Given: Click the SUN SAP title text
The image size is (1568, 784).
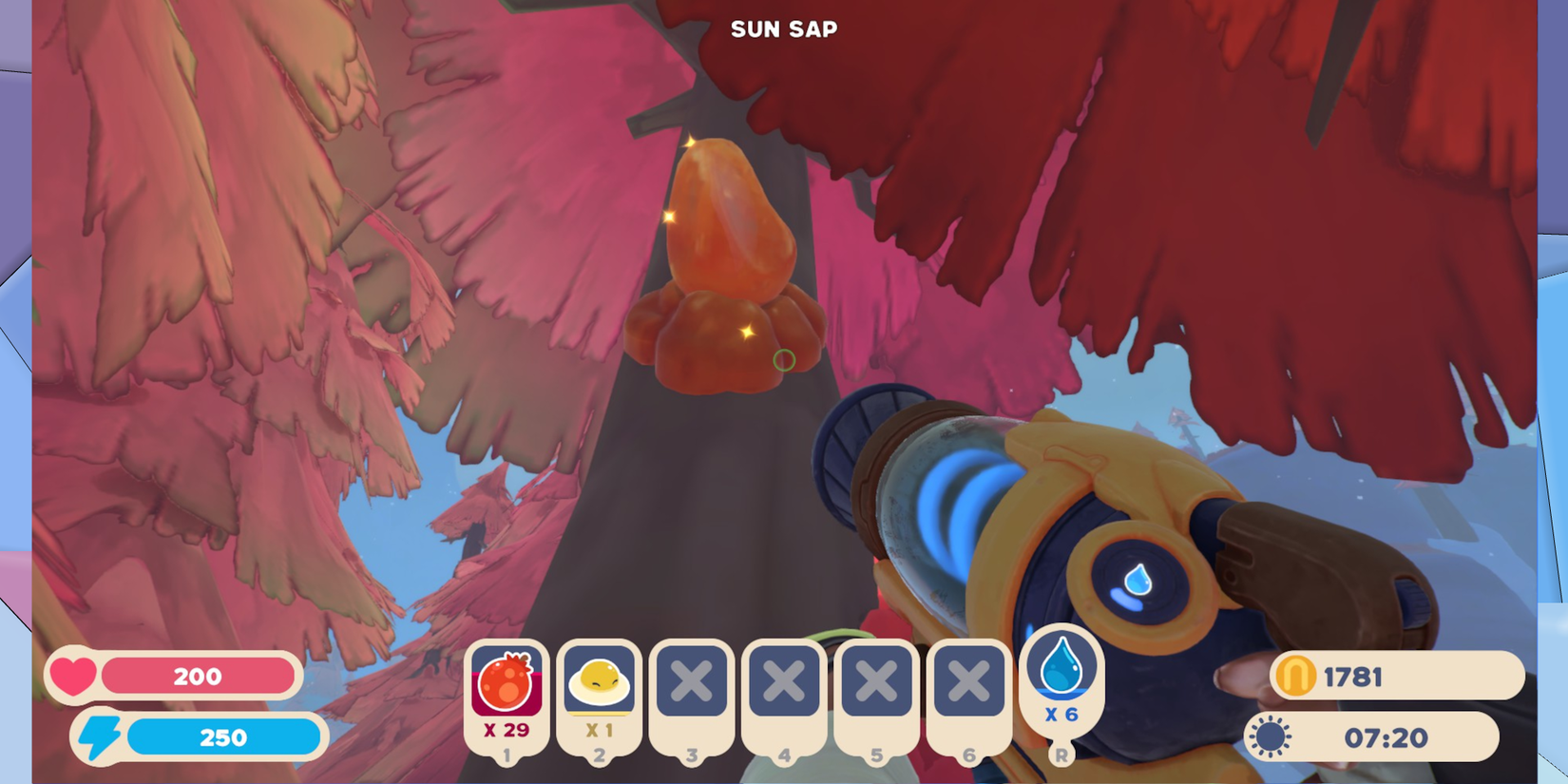Looking at the screenshot, I should [x=782, y=29].
